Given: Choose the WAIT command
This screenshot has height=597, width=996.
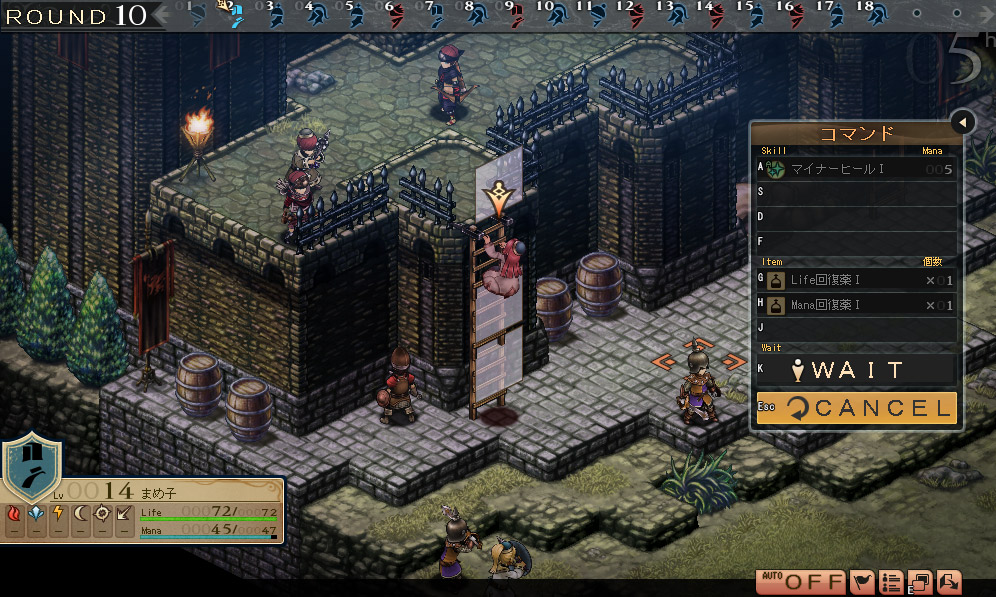Looking at the screenshot, I should tap(855, 370).
